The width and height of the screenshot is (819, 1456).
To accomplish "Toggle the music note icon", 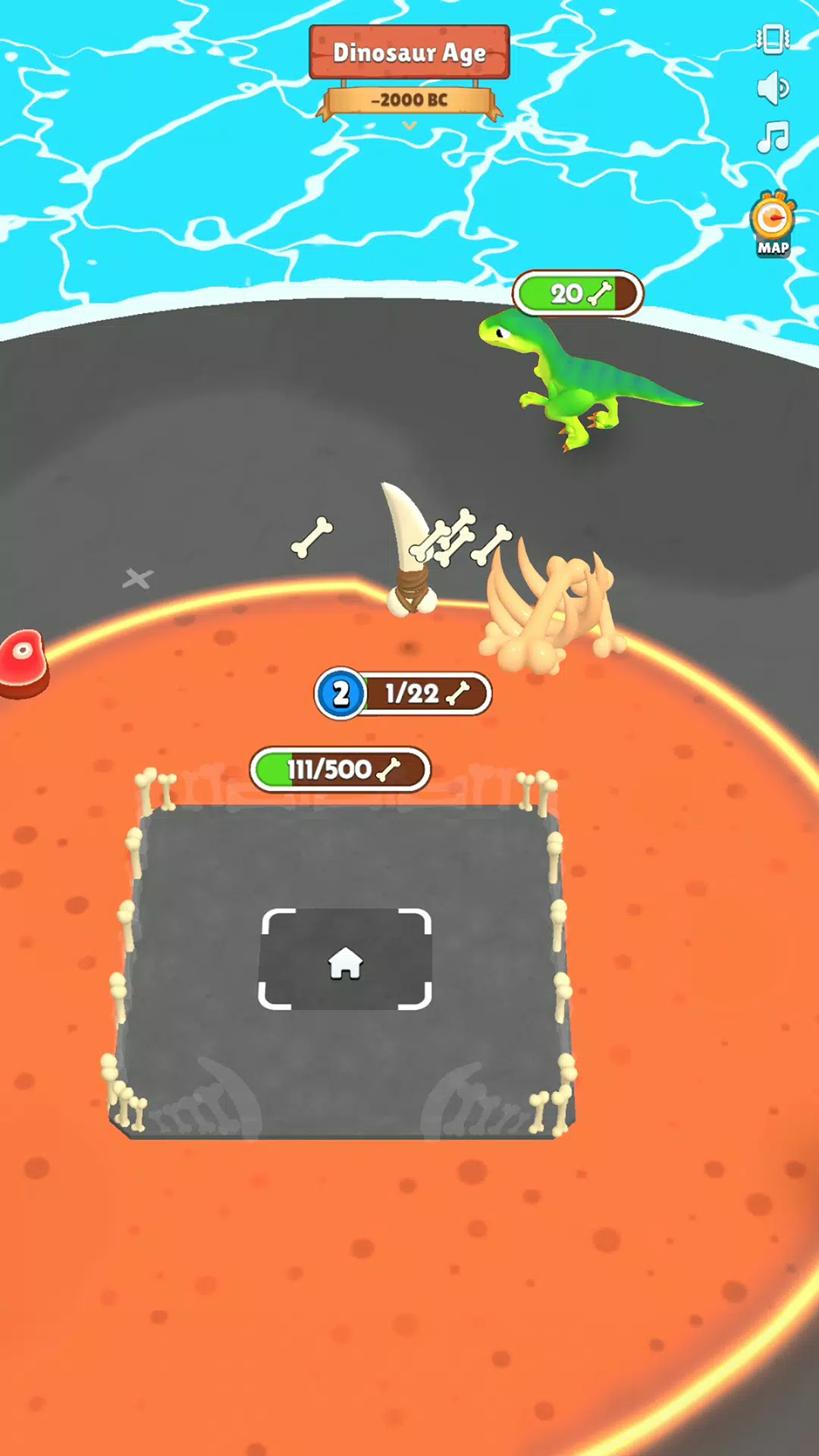I will [x=773, y=137].
